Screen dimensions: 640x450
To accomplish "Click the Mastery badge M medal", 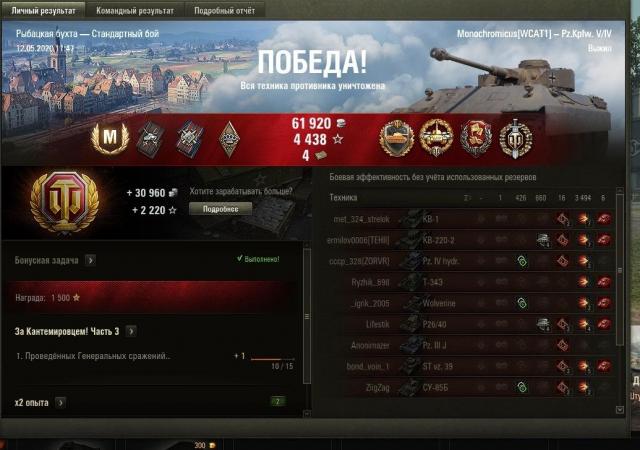I will [110, 138].
